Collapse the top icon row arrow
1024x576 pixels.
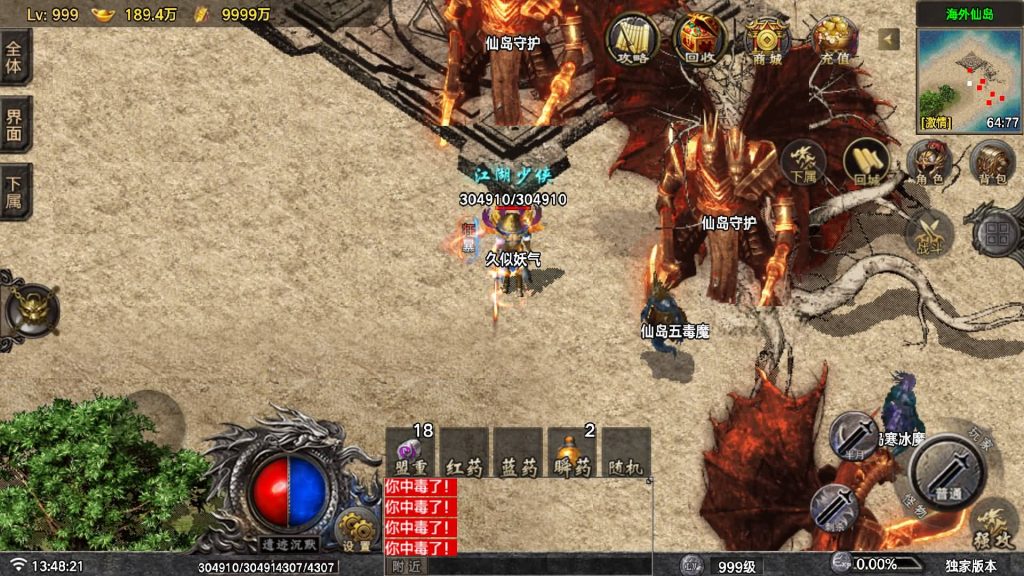(889, 39)
